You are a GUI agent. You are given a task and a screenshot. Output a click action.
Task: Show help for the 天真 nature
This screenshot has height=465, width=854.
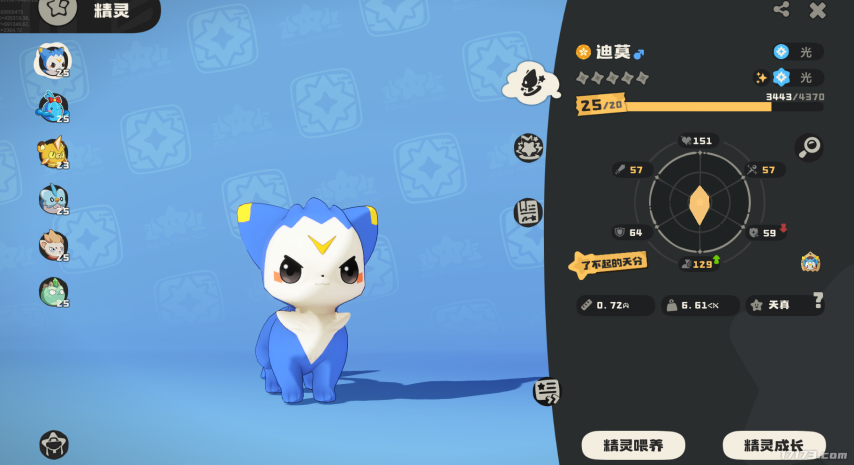point(818,299)
